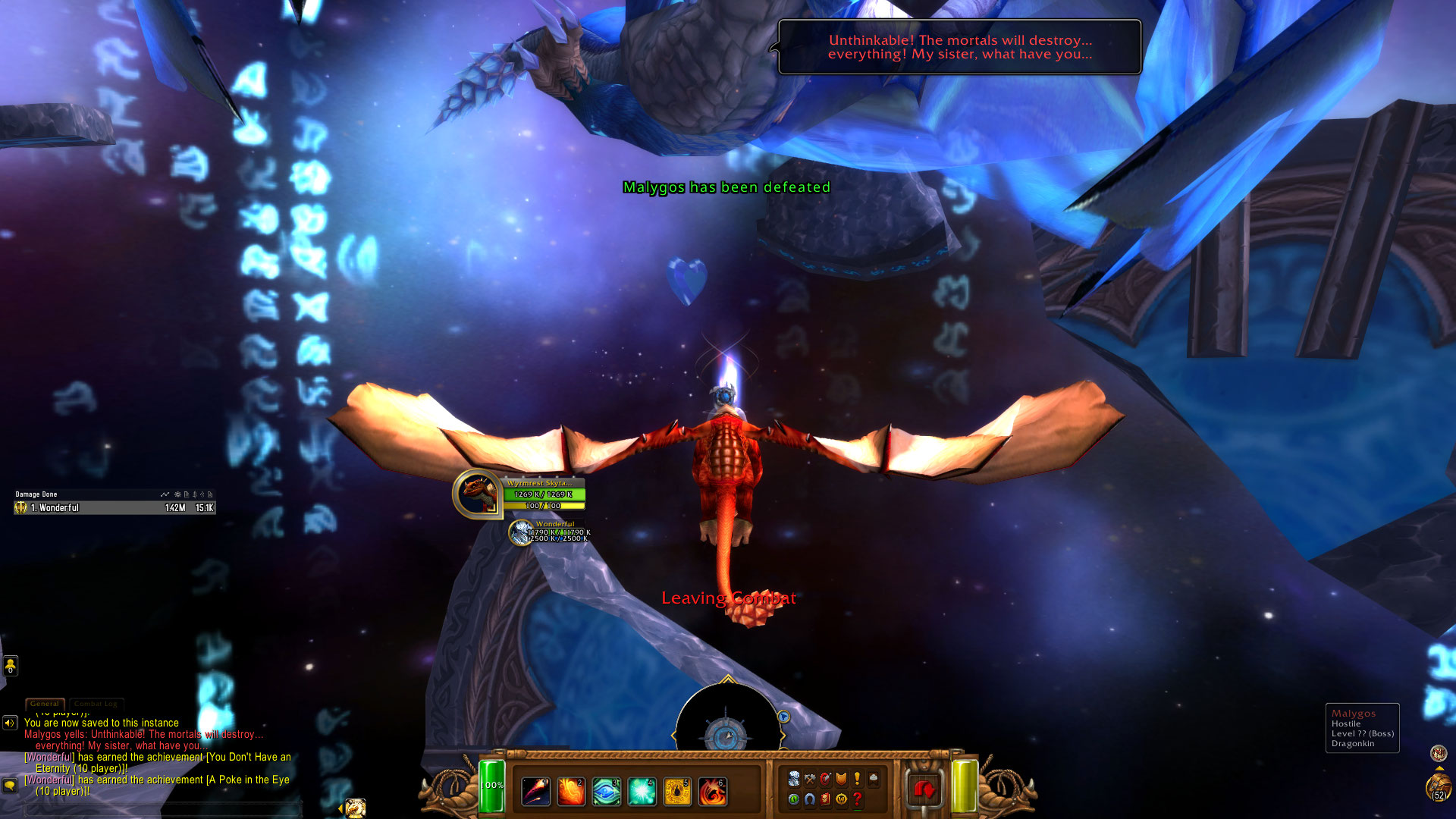Click the yellow speech bubble chat button
The image size is (1456, 819).
(10, 785)
